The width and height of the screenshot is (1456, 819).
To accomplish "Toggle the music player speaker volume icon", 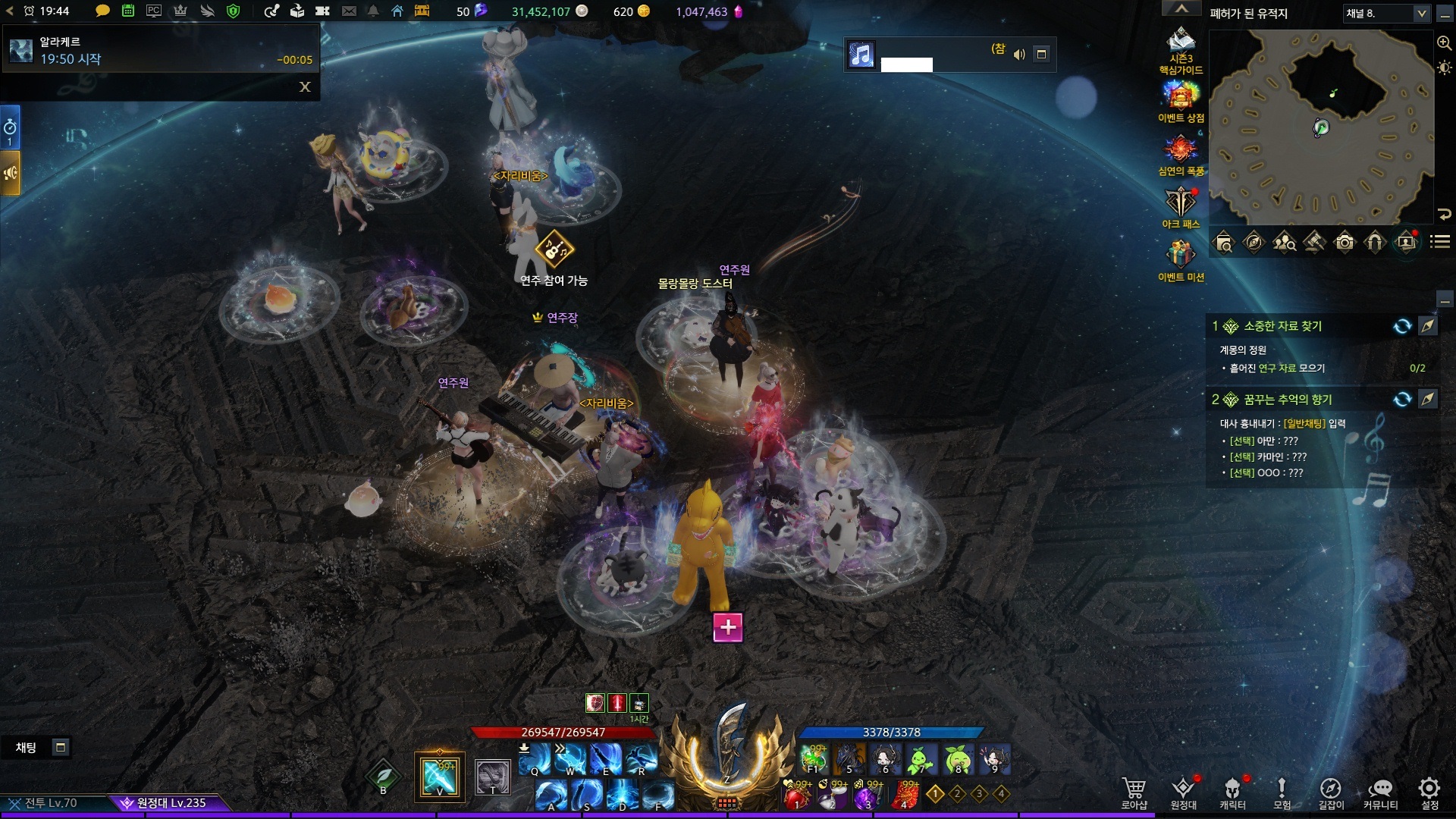I will (x=1019, y=54).
